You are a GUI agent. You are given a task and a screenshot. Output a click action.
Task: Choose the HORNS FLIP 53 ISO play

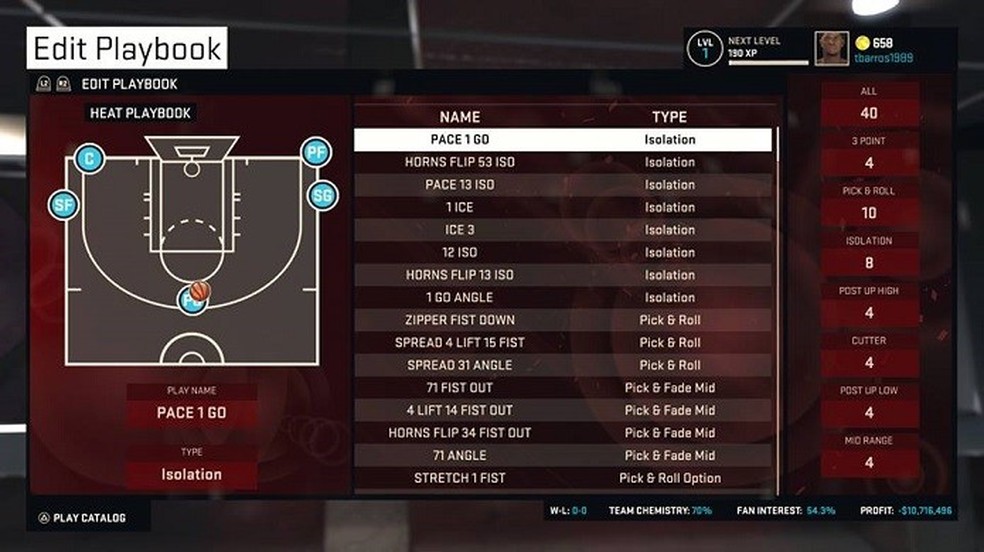coord(562,162)
